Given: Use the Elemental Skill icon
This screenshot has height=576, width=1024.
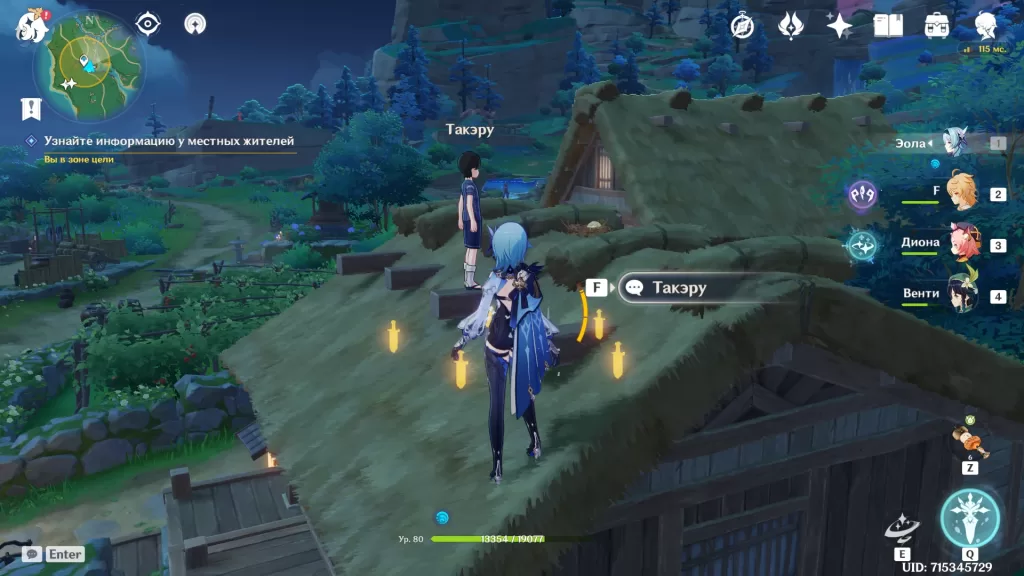Looking at the screenshot, I should pyautogui.click(x=902, y=529).
